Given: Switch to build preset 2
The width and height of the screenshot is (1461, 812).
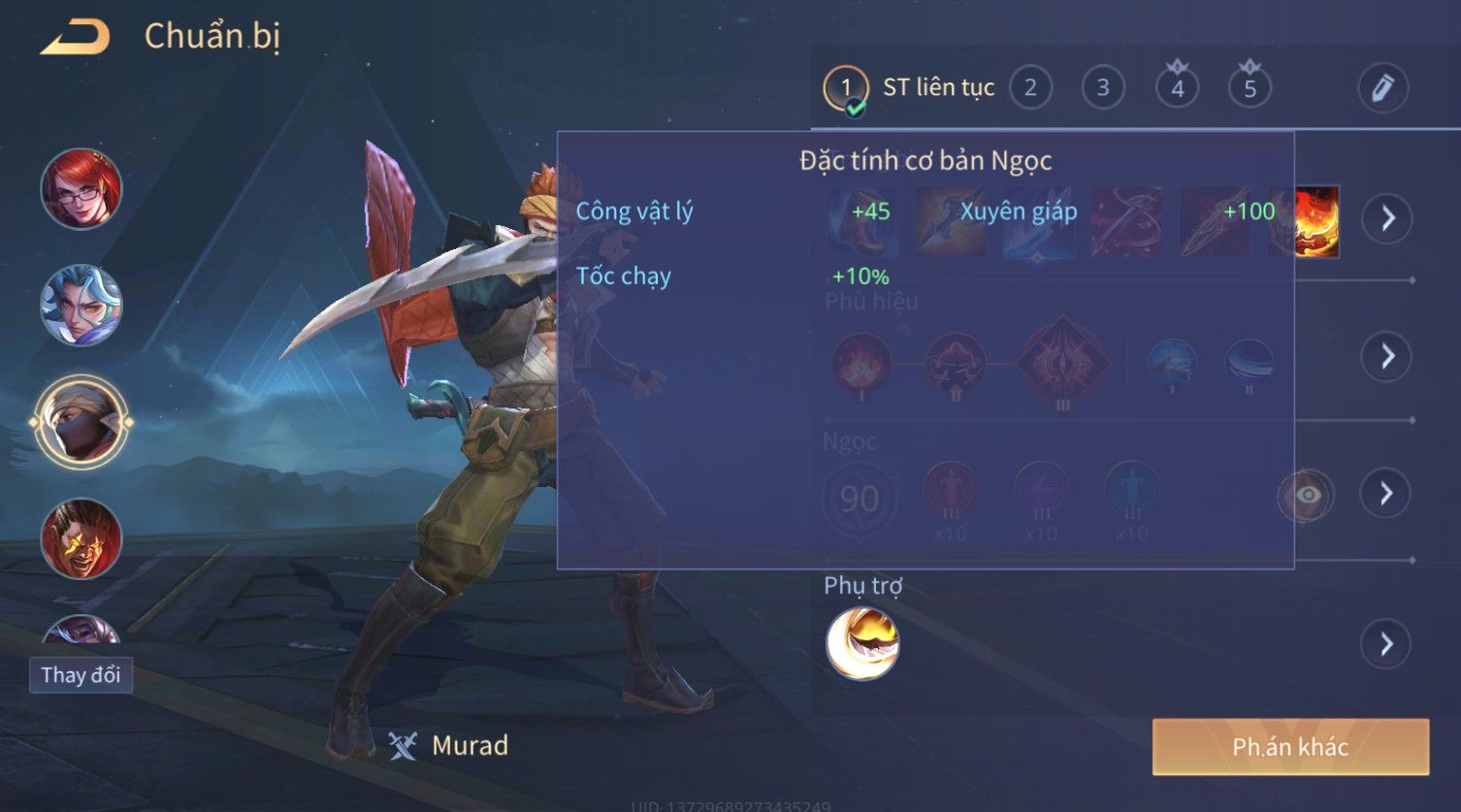Looking at the screenshot, I should (x=1030, y=88).
